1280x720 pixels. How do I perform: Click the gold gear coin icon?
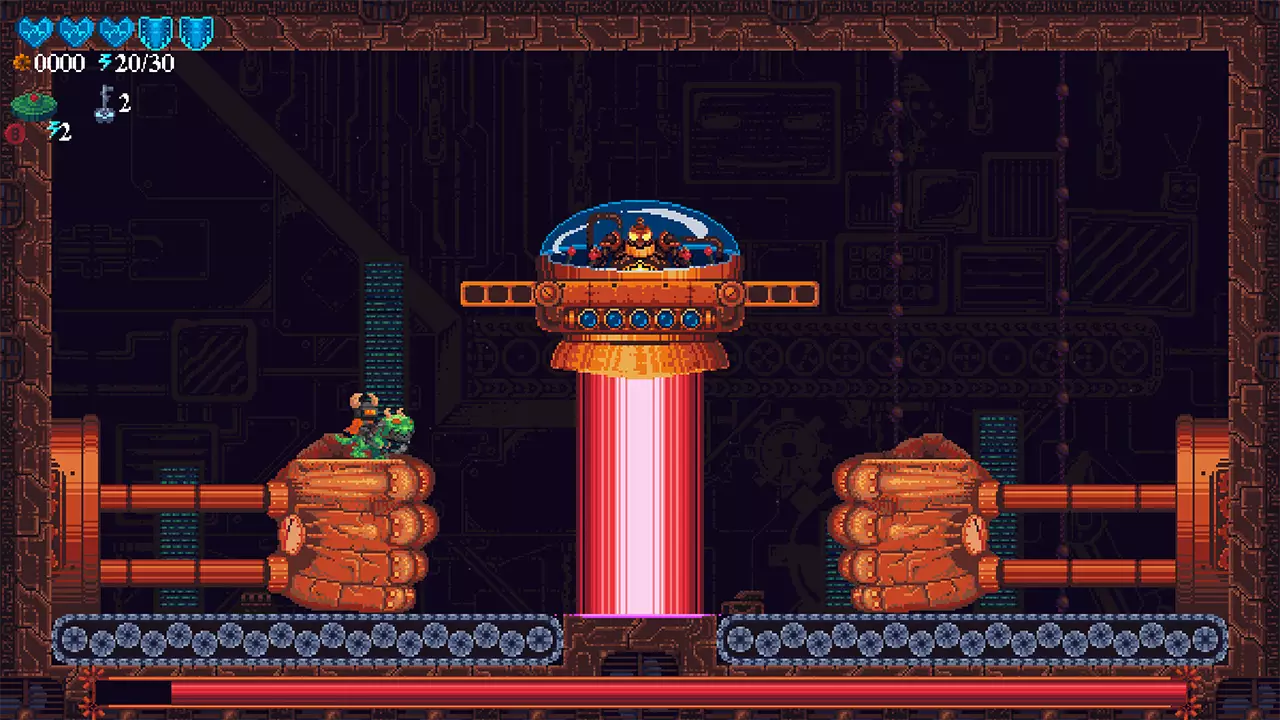tap(22, 62)
